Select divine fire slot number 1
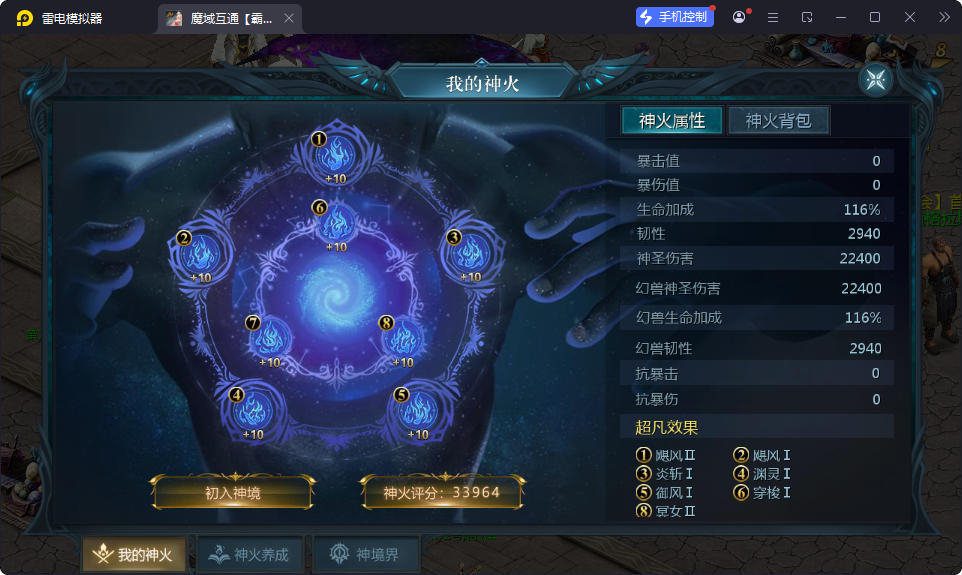 click(x=335, y=155)
